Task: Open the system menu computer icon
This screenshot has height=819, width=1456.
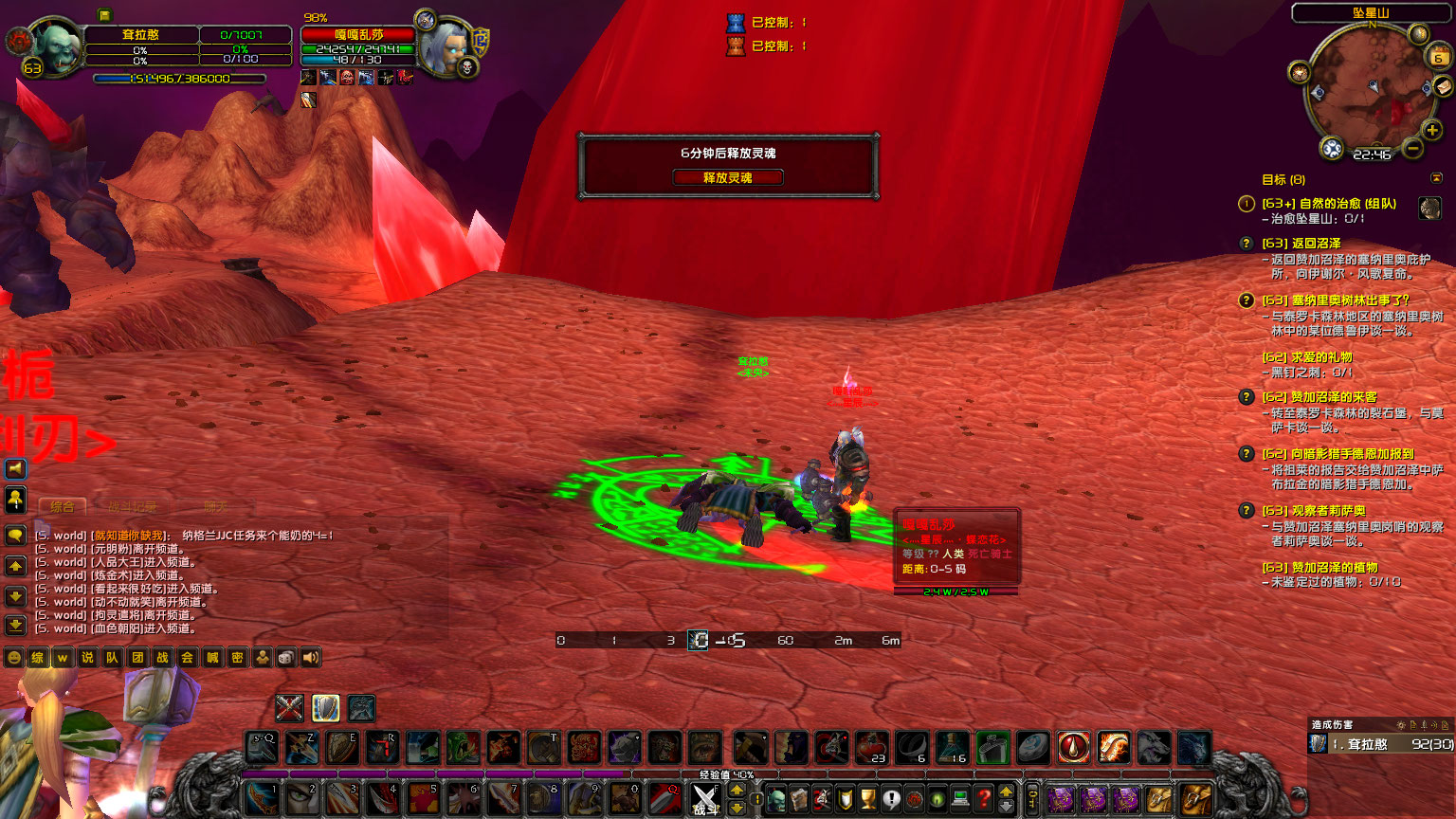Action: tap(959, 799)
